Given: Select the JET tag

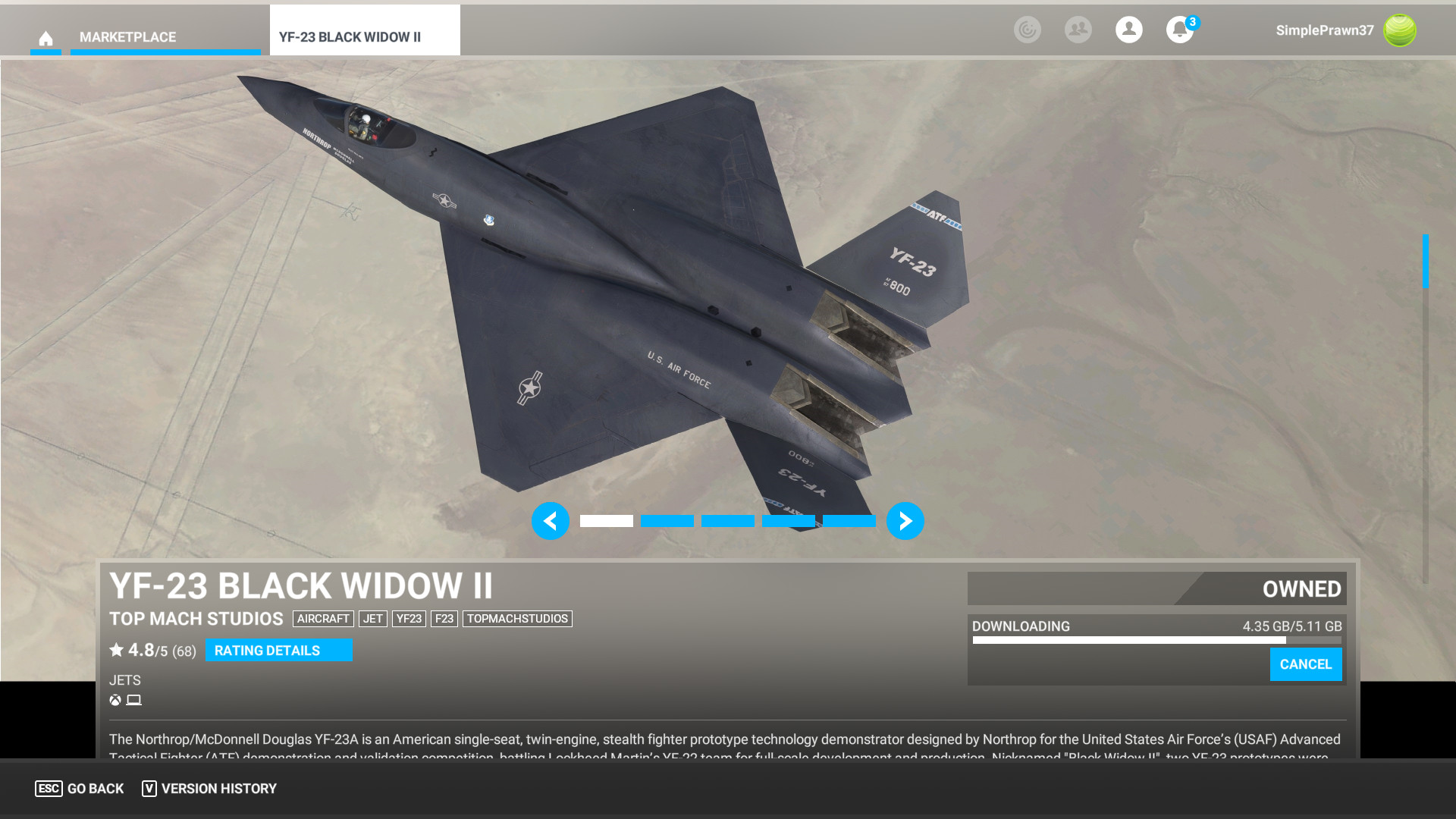Looking at the screenshot, I should click(372, 619).
